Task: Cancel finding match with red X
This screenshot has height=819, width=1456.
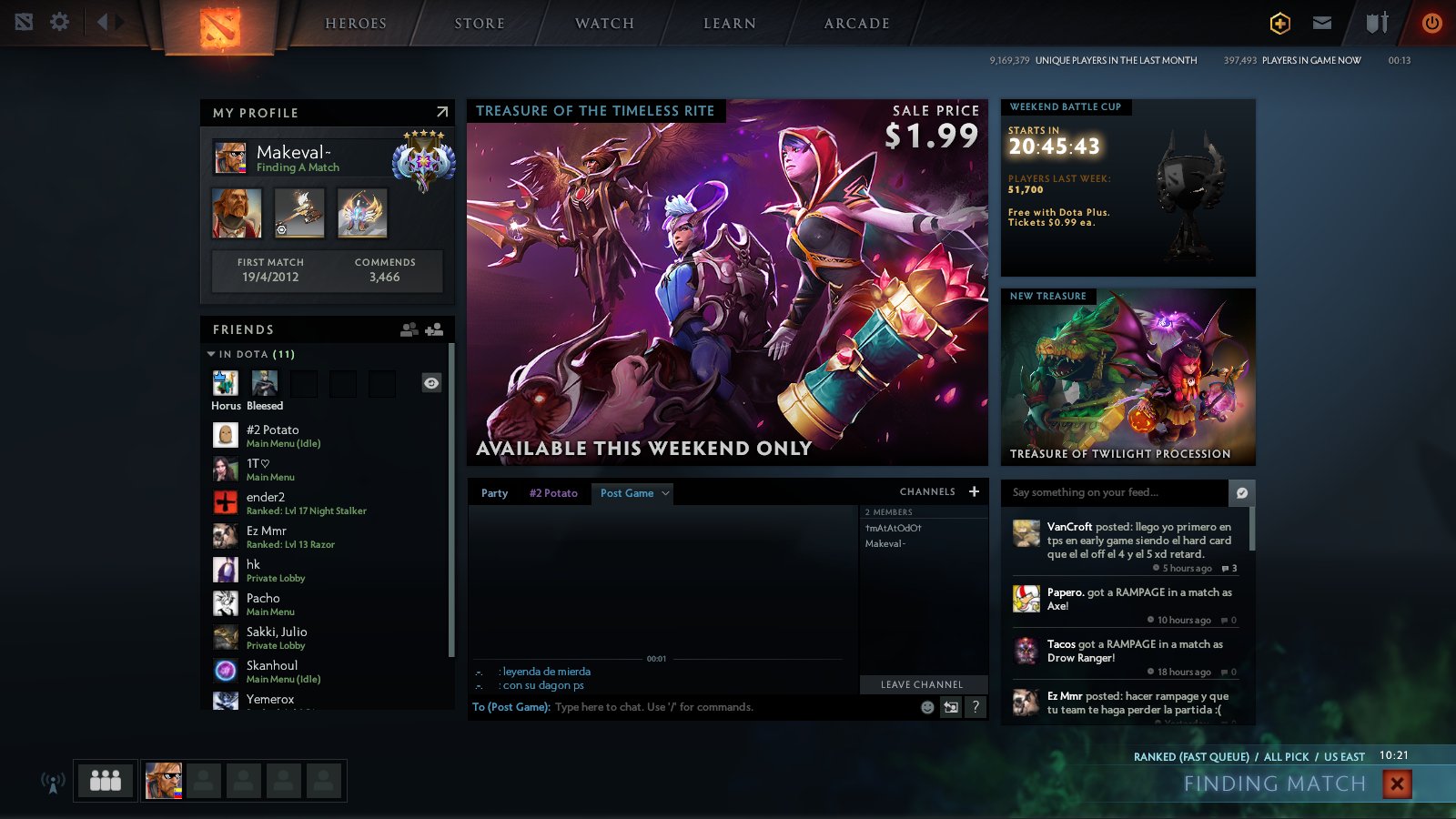Action: (x=1397, y=784)
